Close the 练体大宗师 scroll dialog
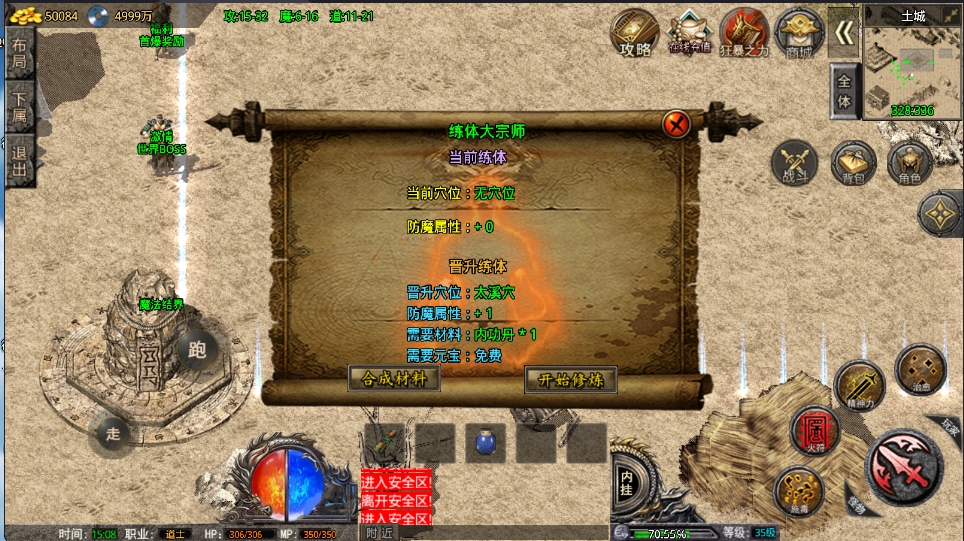 coord(677,124)
